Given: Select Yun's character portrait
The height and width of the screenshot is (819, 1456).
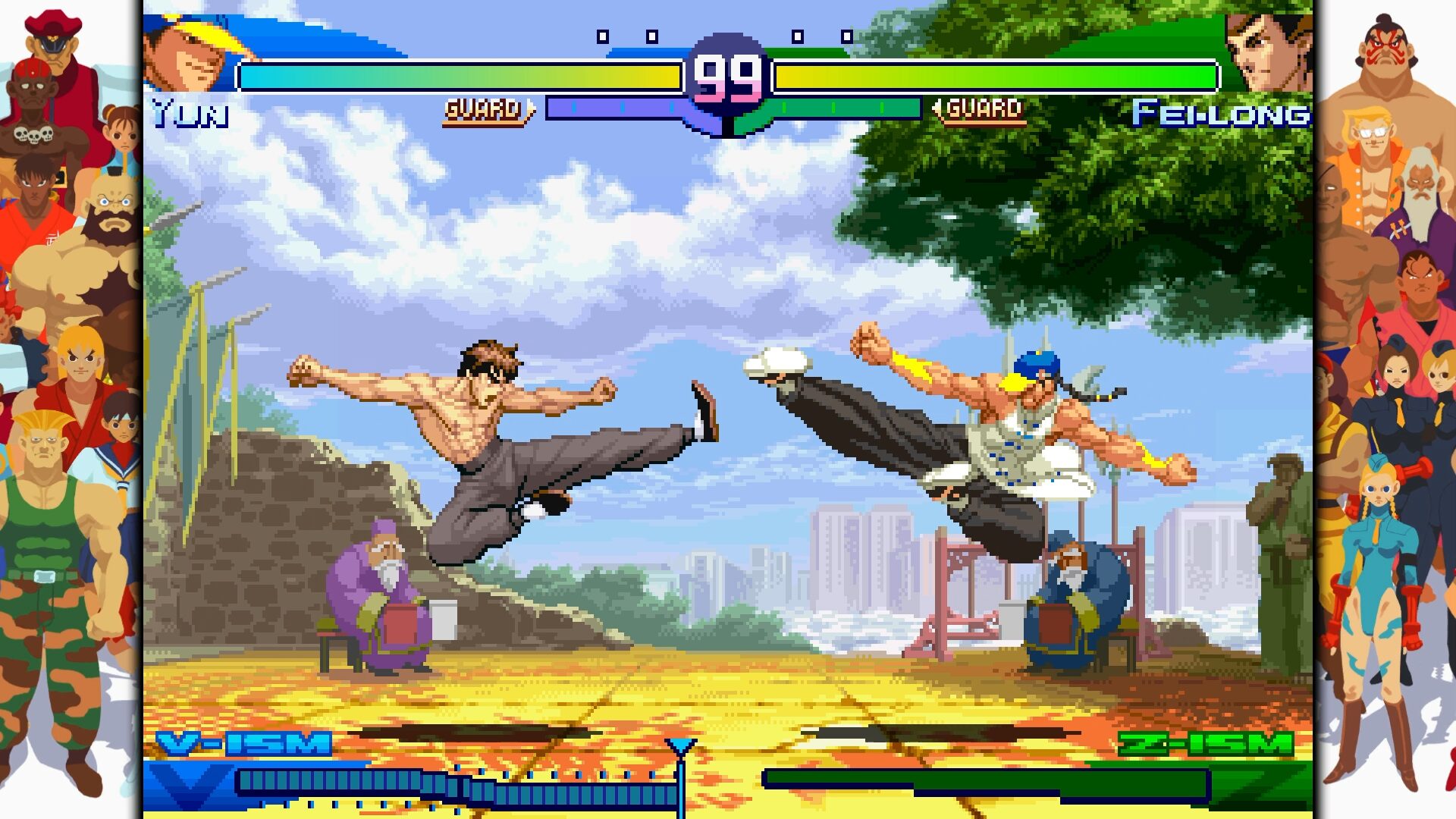Looking at the screenshot, I should [x=190, y=53].
